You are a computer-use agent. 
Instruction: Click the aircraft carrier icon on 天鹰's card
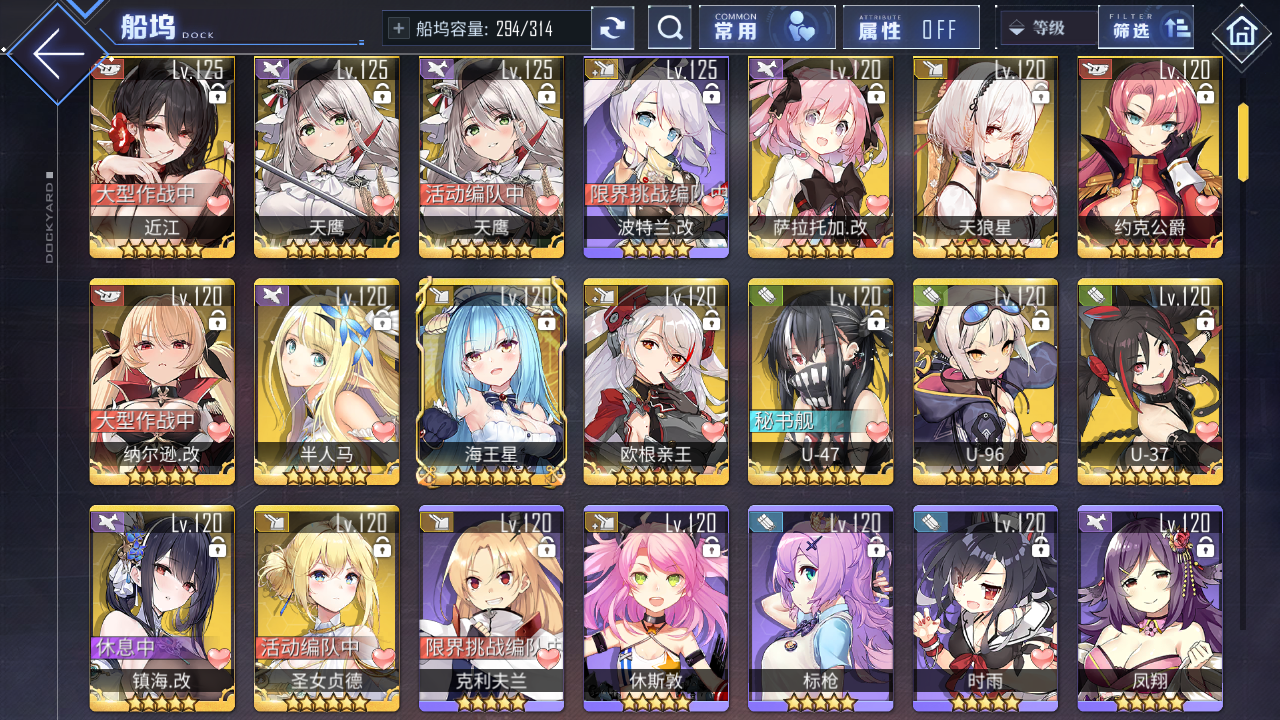pyautogui.click(x=272, y=68)
